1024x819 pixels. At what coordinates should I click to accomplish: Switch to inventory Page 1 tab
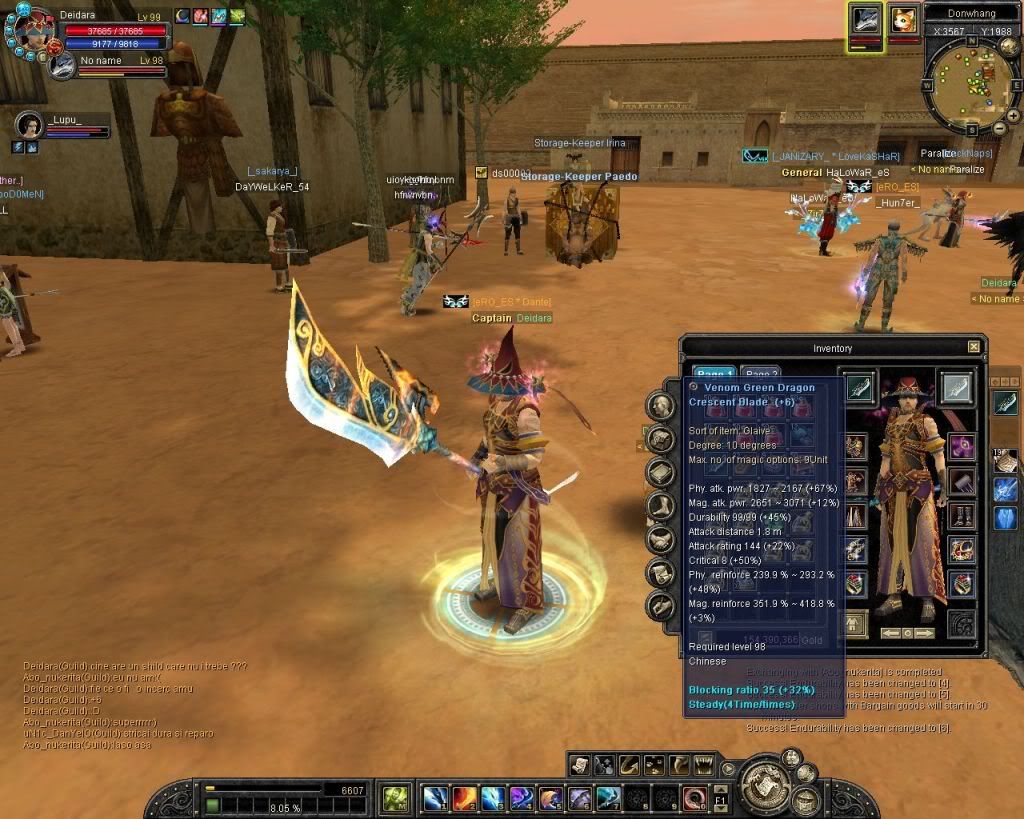pyautogui.click(x=714, y=374)
